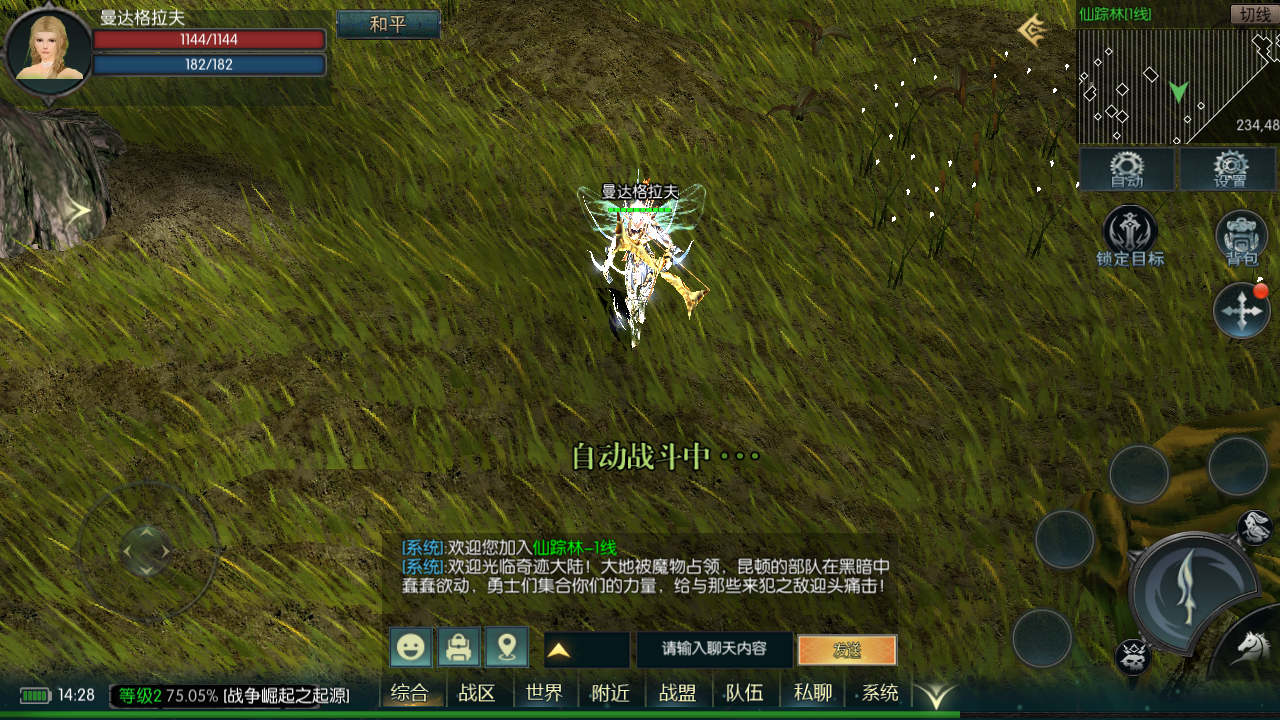This screenshot has height=720, width=1280.
Task: Show the 系统 chat tab
Action: [x=880, y=693]
